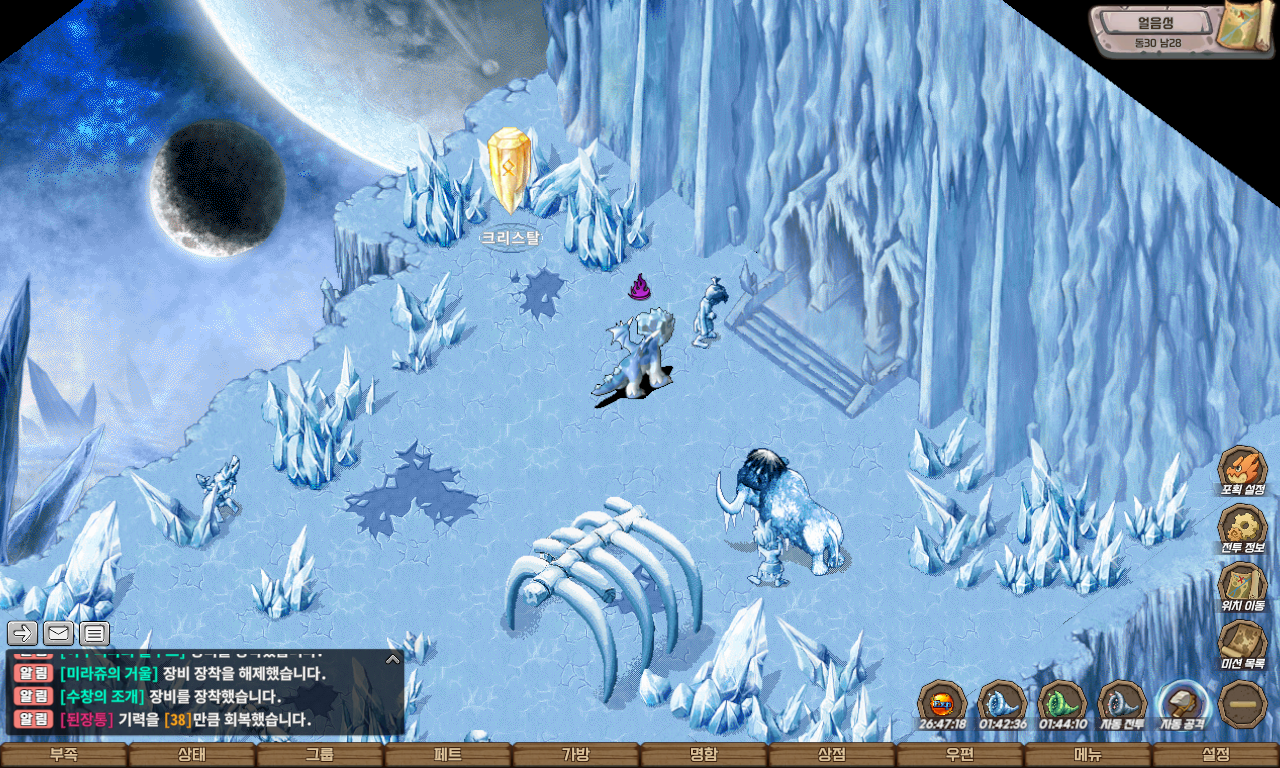The width and height of the screenshot is (1280, 768).
Task: Collapse the quick icons with minus button
Action: click(1243, 703)
